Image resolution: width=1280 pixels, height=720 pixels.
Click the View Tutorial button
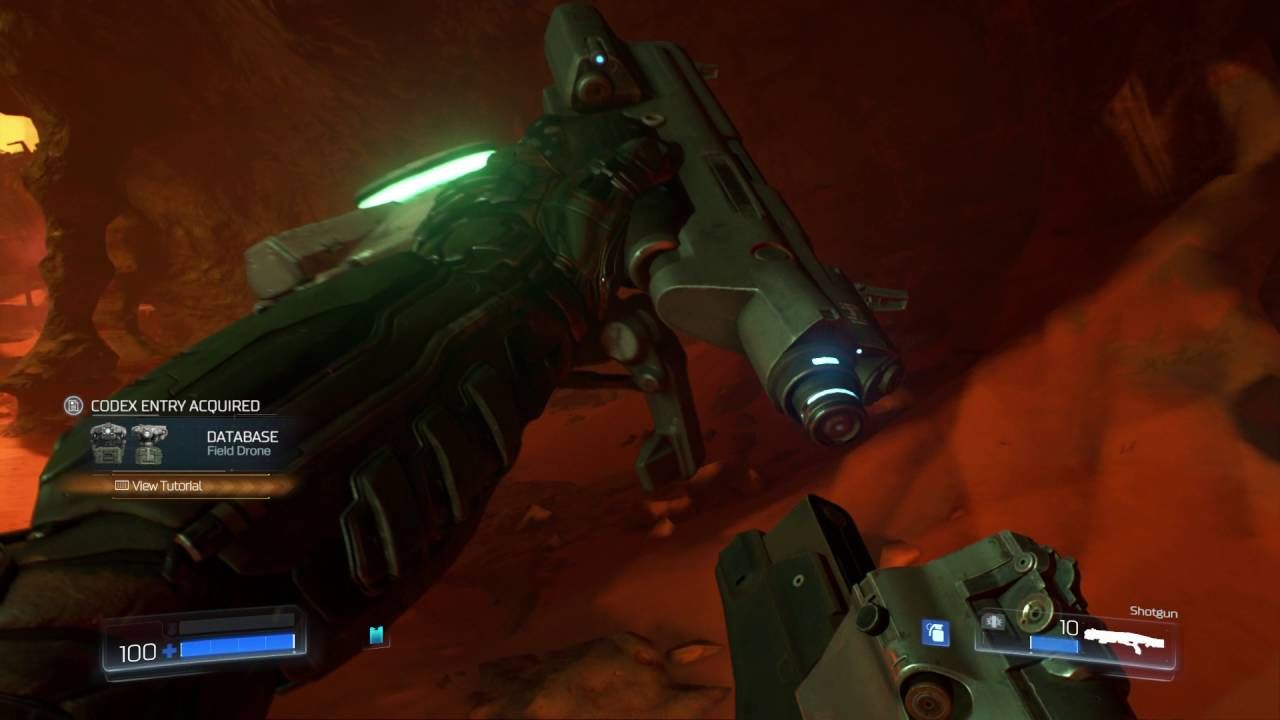168,485
